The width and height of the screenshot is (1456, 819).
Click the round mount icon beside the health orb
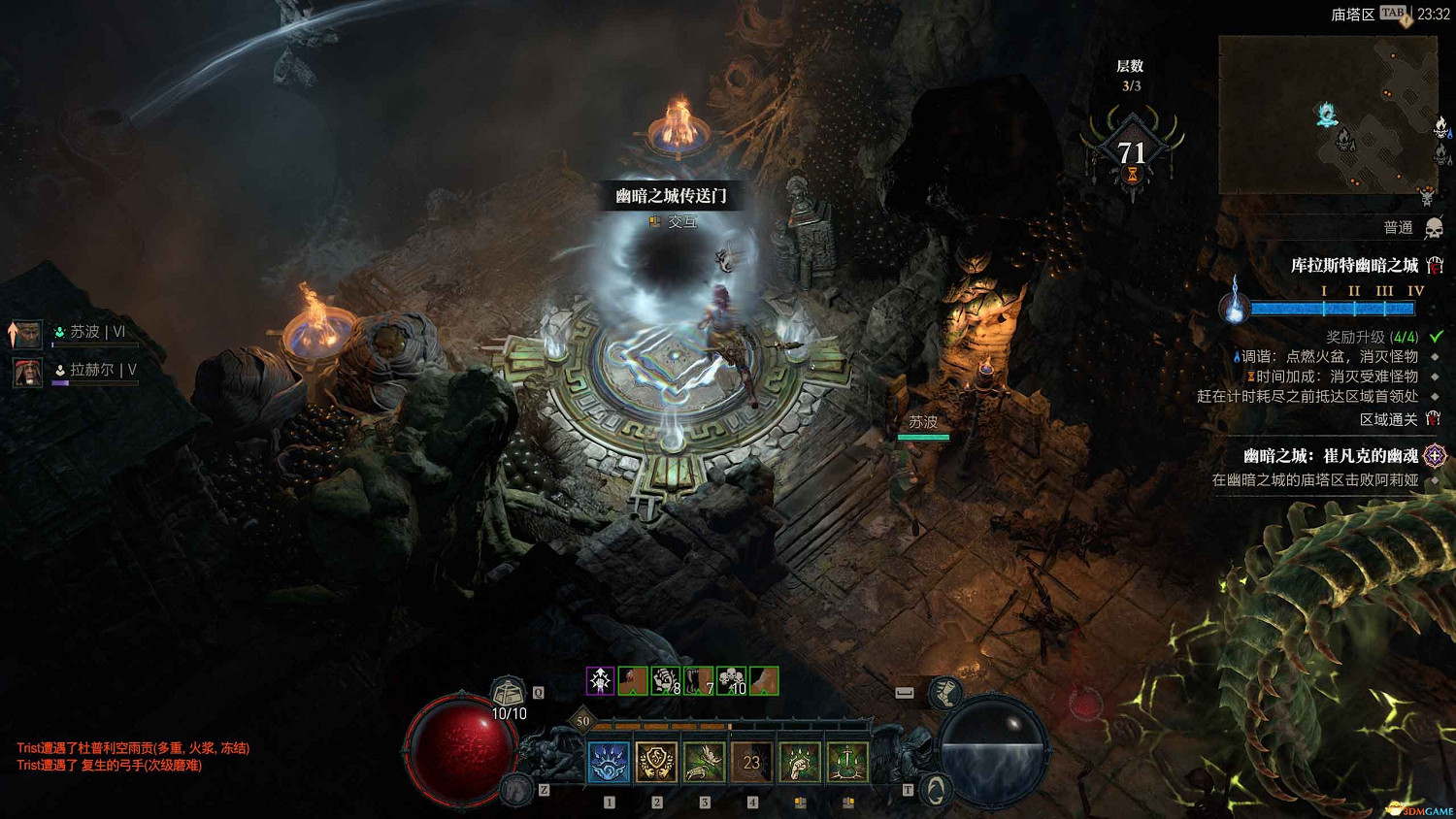pos(517,789)
